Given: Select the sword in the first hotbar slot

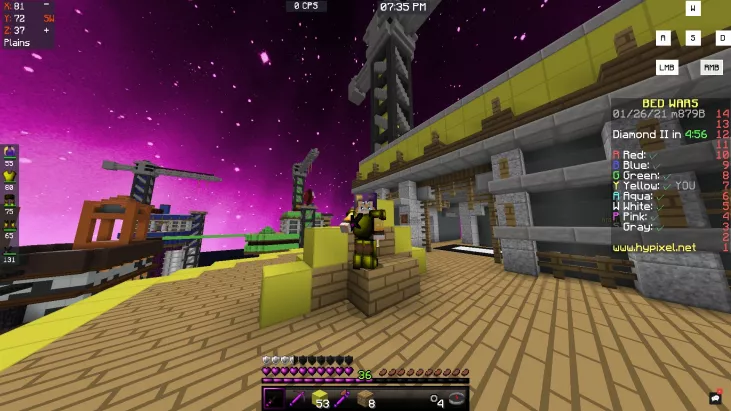Looking at the screenshot, I should [x=274, y=398].
